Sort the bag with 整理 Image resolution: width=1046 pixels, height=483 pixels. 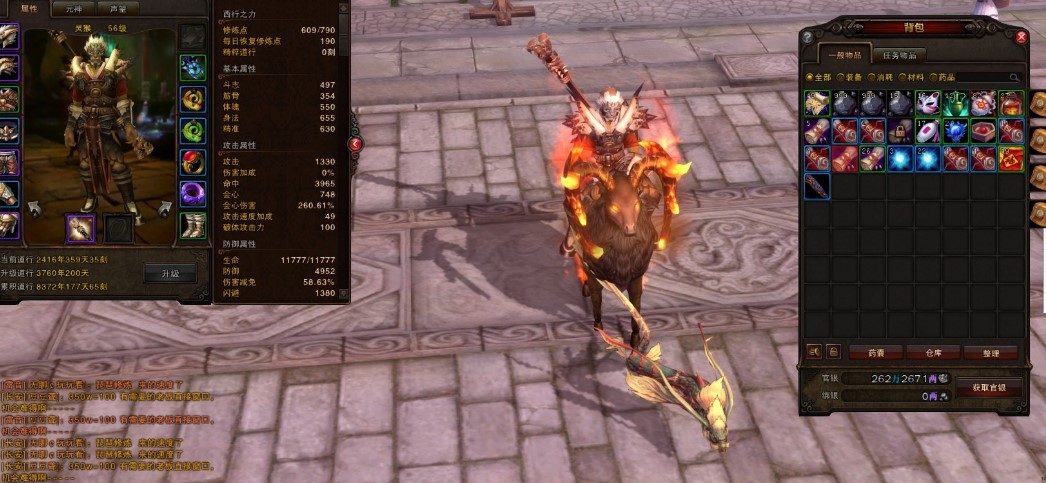point(990,352)
